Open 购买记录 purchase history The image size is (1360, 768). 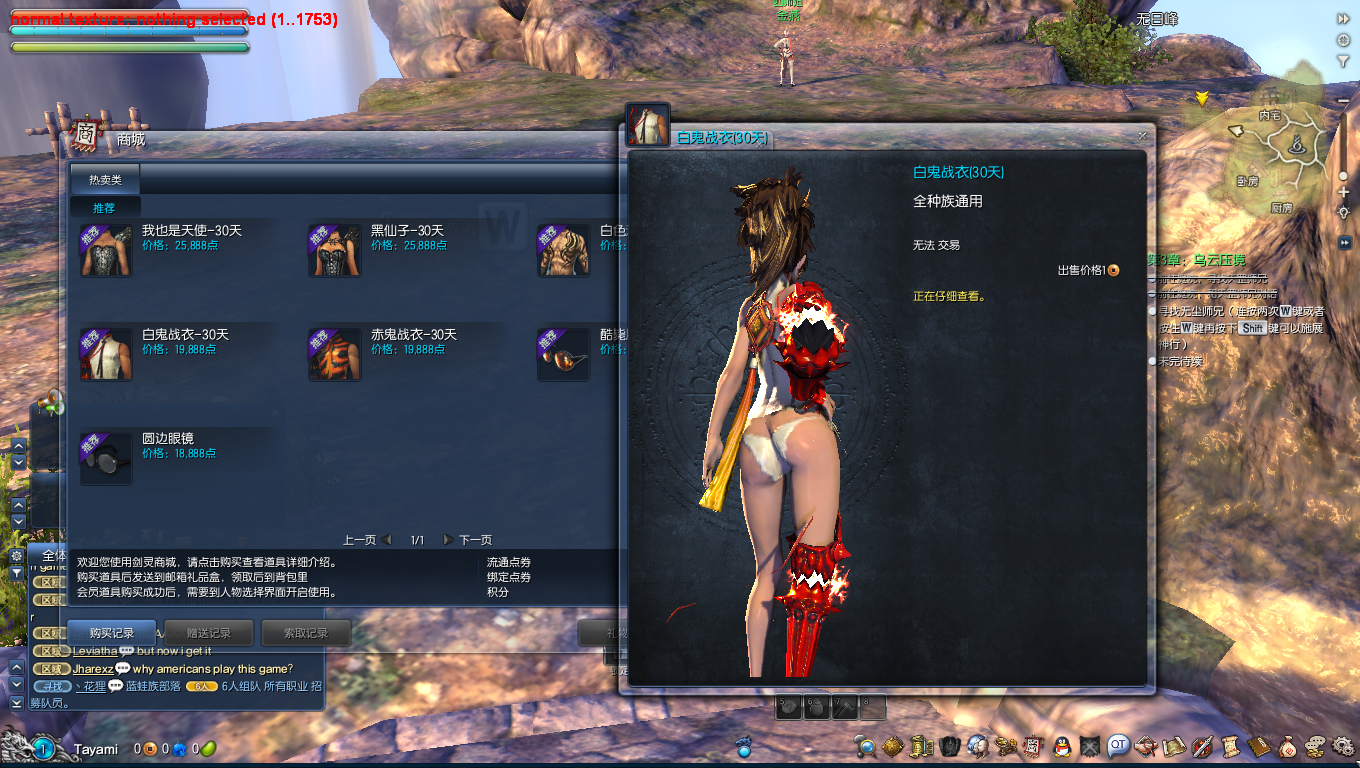[112, 633]
